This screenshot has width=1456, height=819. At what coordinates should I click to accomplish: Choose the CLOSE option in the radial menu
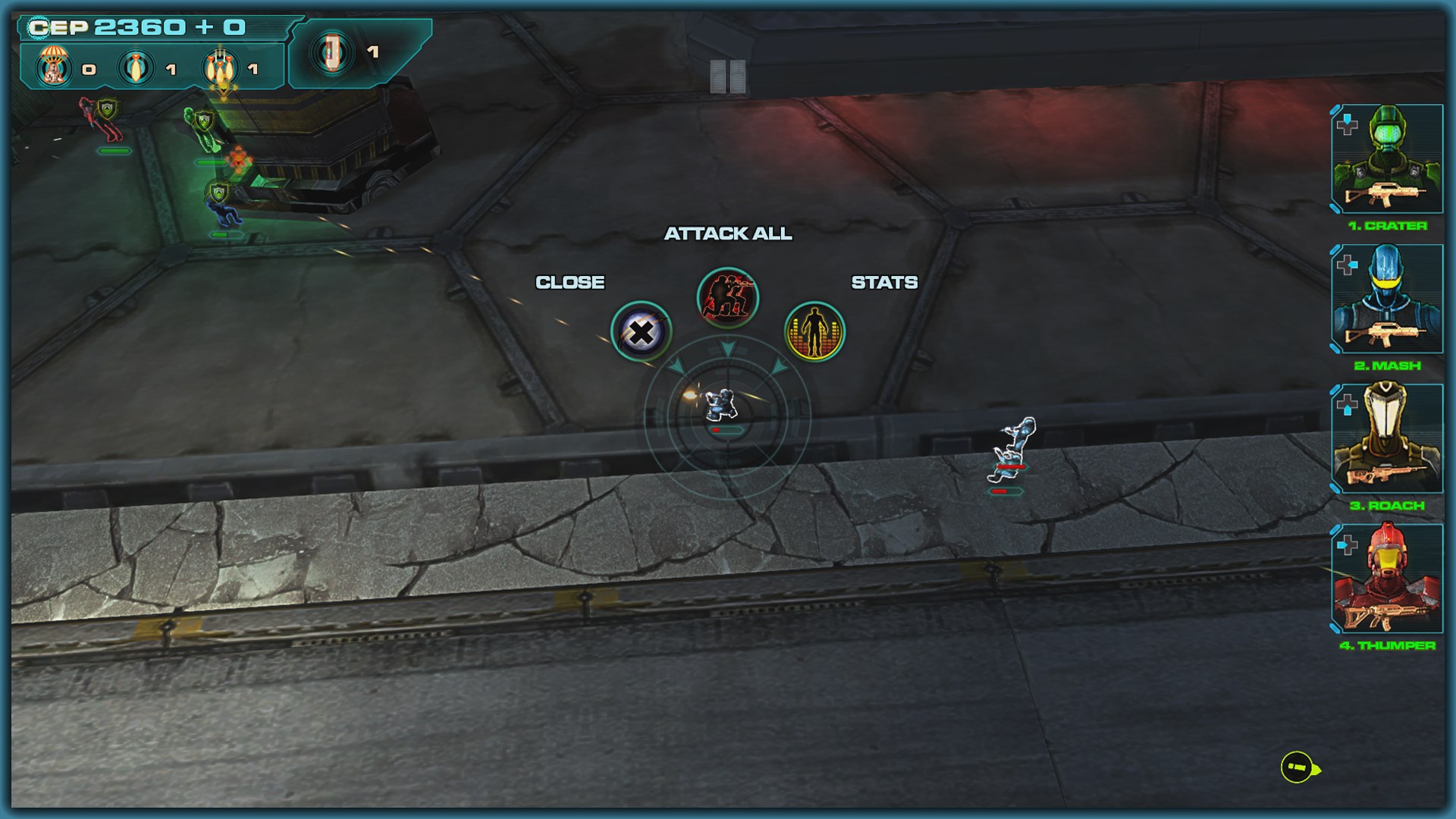pos(571,282)
